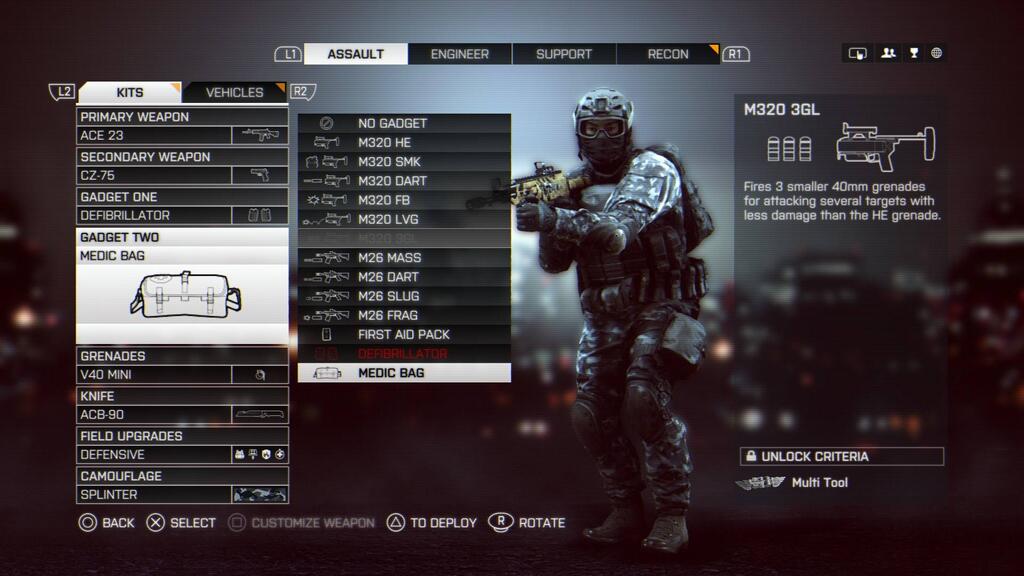Open the Recon class tab
1024x576 pixels.
click(x=668, y=54)
